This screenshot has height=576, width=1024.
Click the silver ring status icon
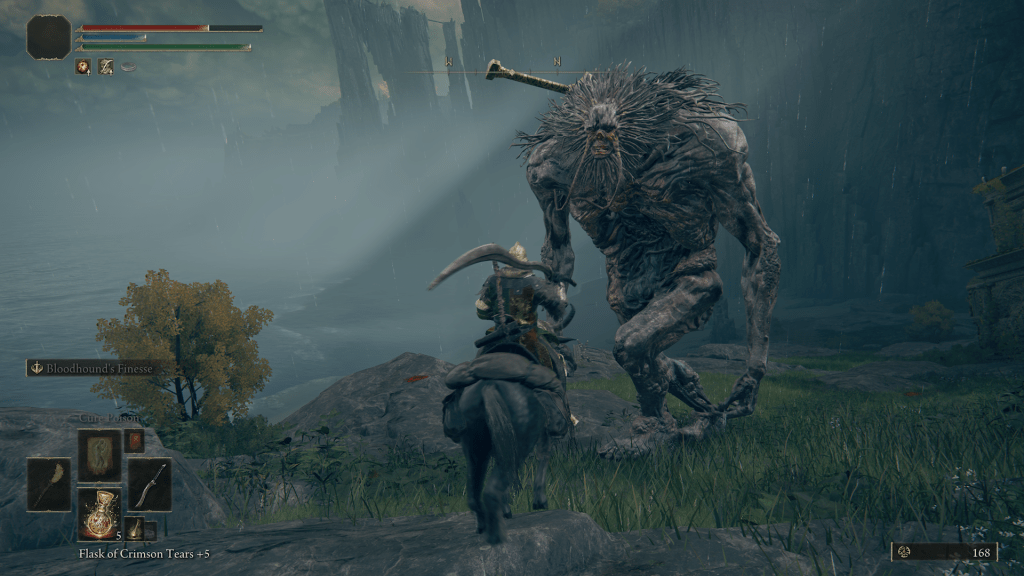[x=129, y=67]
